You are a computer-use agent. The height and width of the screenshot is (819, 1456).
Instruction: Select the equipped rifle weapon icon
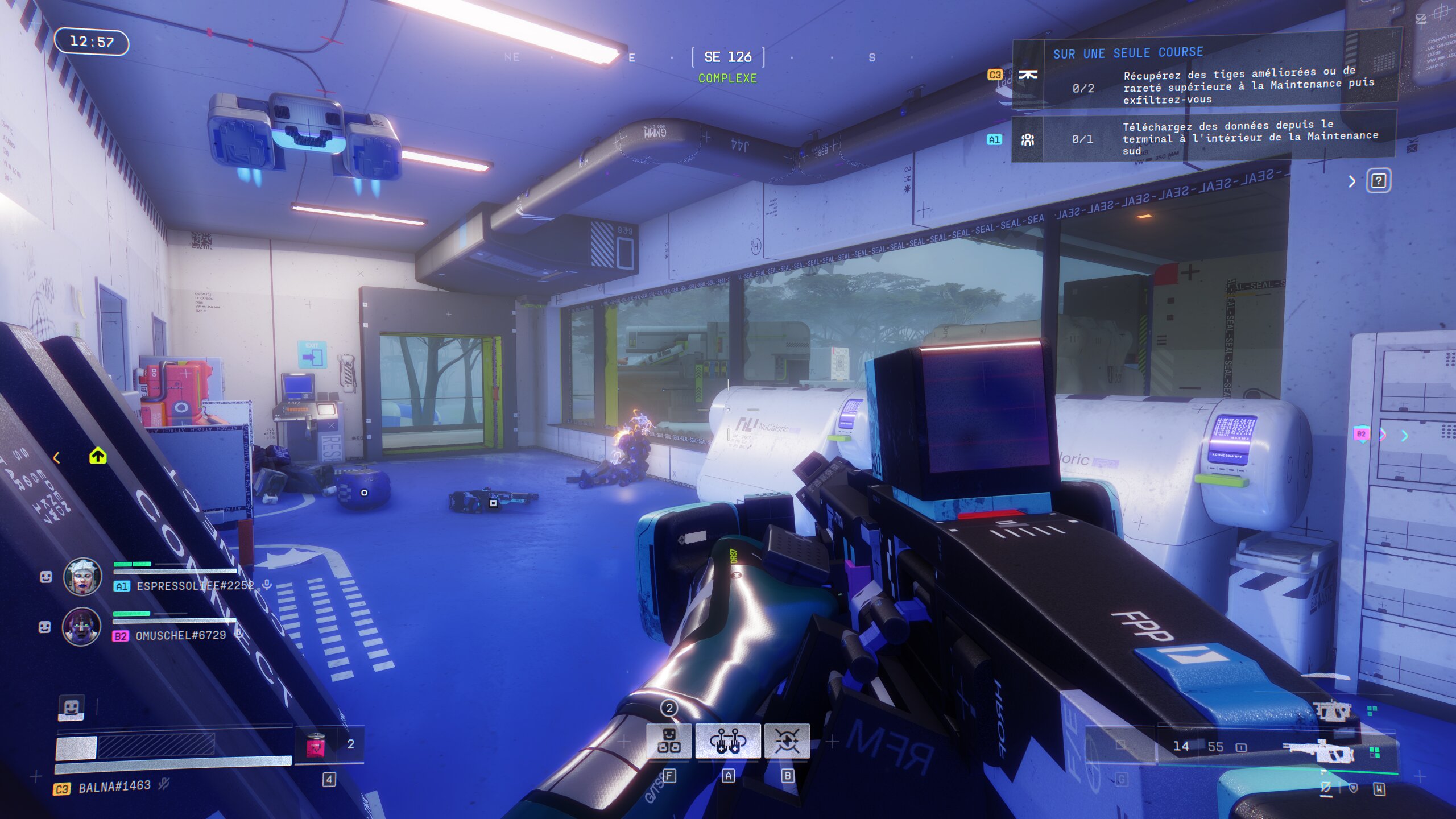1318,751
